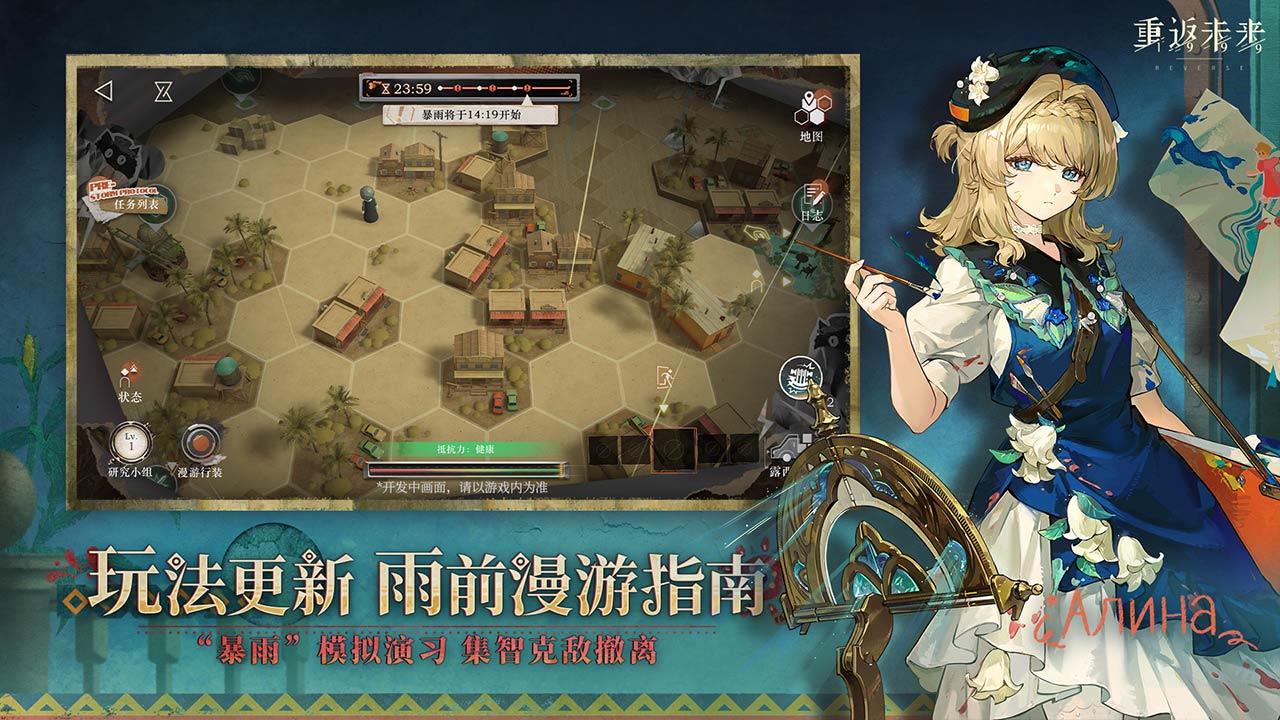Select the first alert marker on the timeline

pos(458,88)
